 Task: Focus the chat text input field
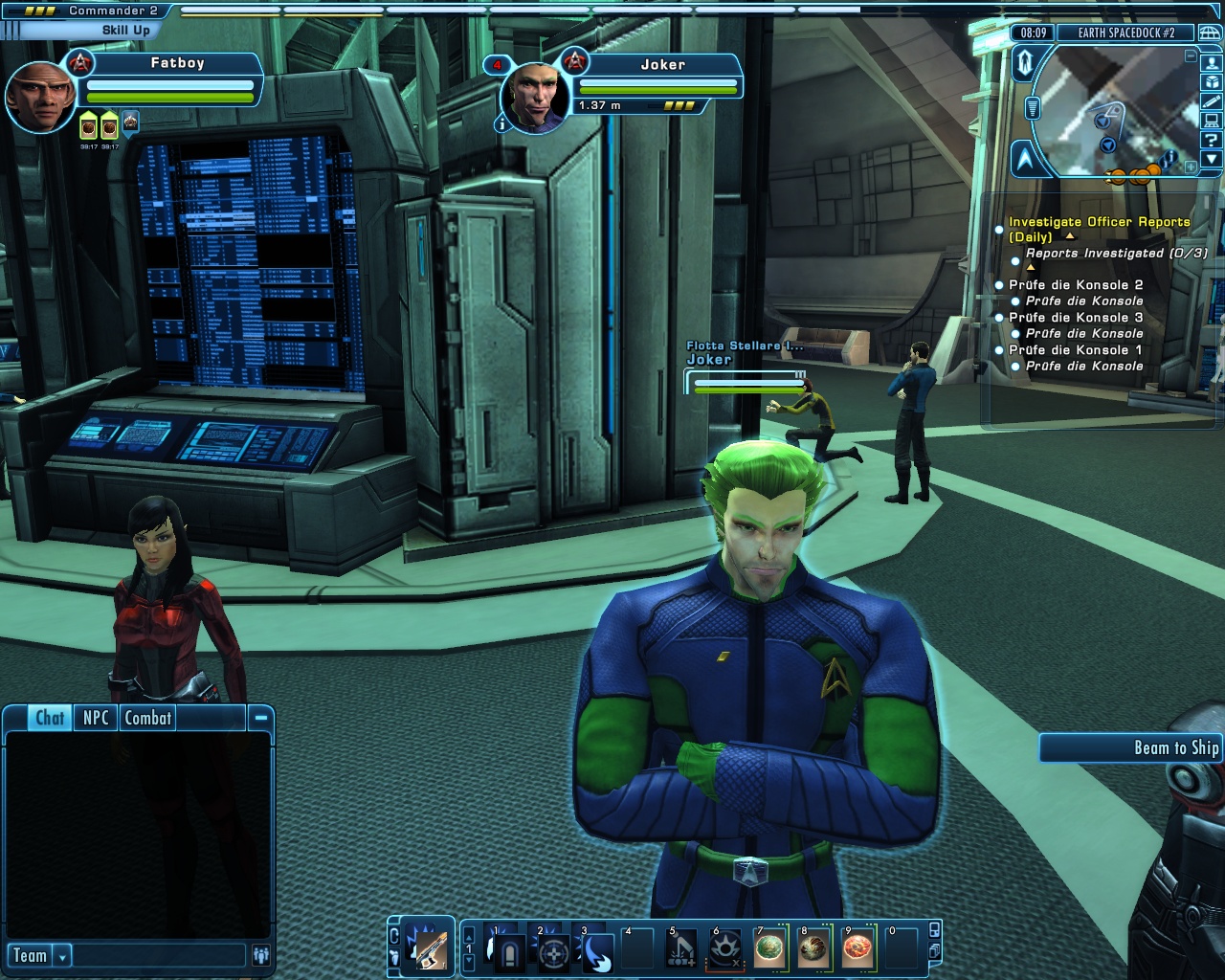tap(159, 955)
